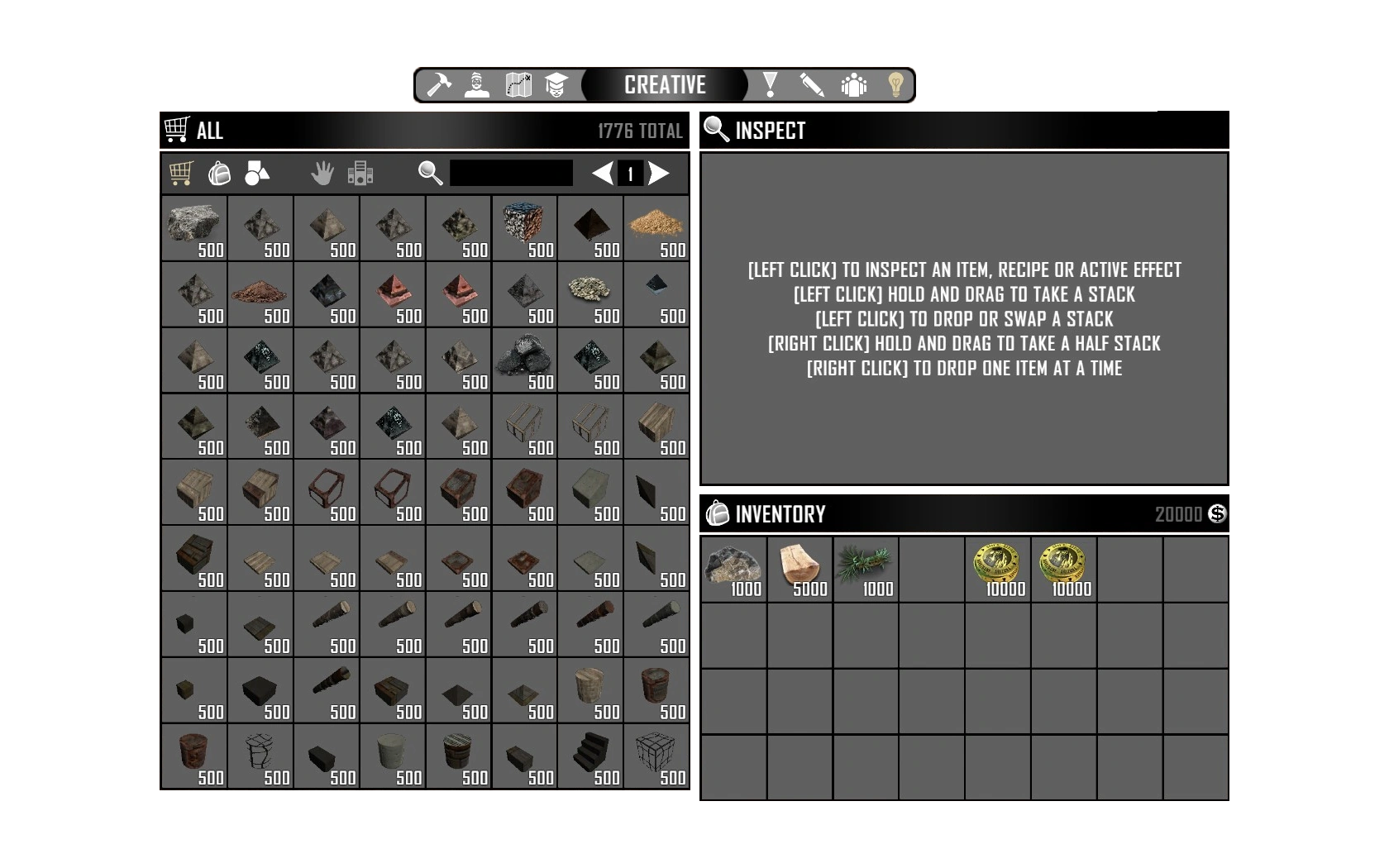Open the map icon in the top bar
This screenshot has width=1389, height=868.
(517, 85)
